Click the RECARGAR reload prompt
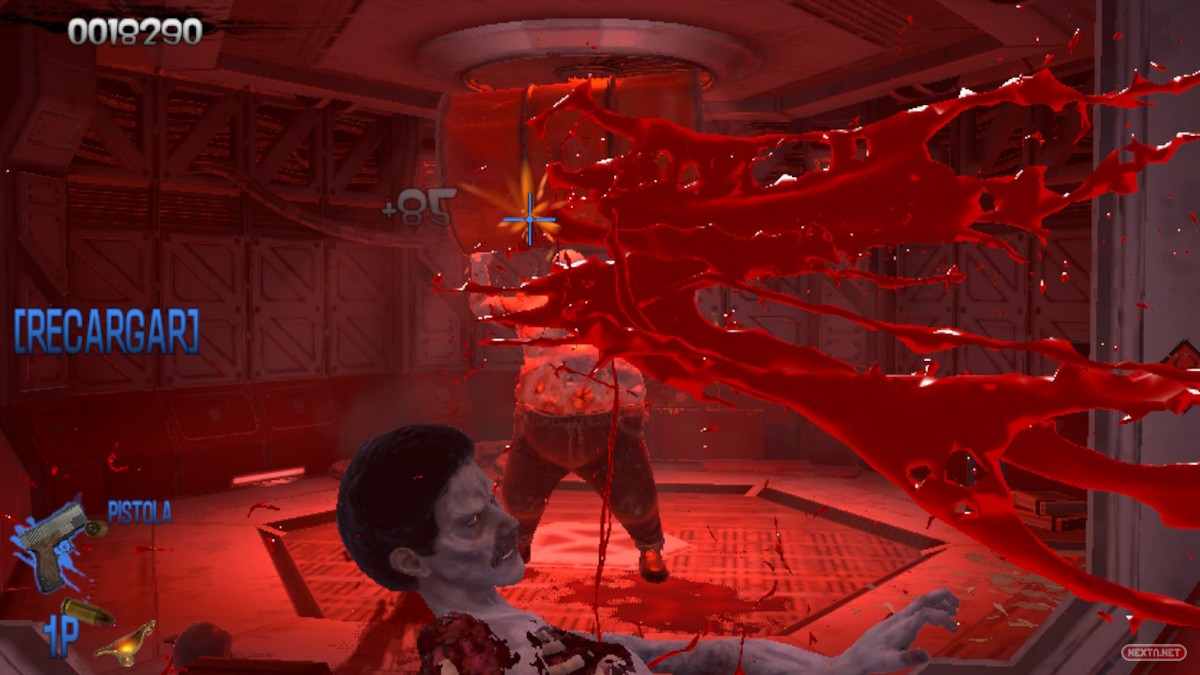The image size is (1200, 675). [106, 332]
